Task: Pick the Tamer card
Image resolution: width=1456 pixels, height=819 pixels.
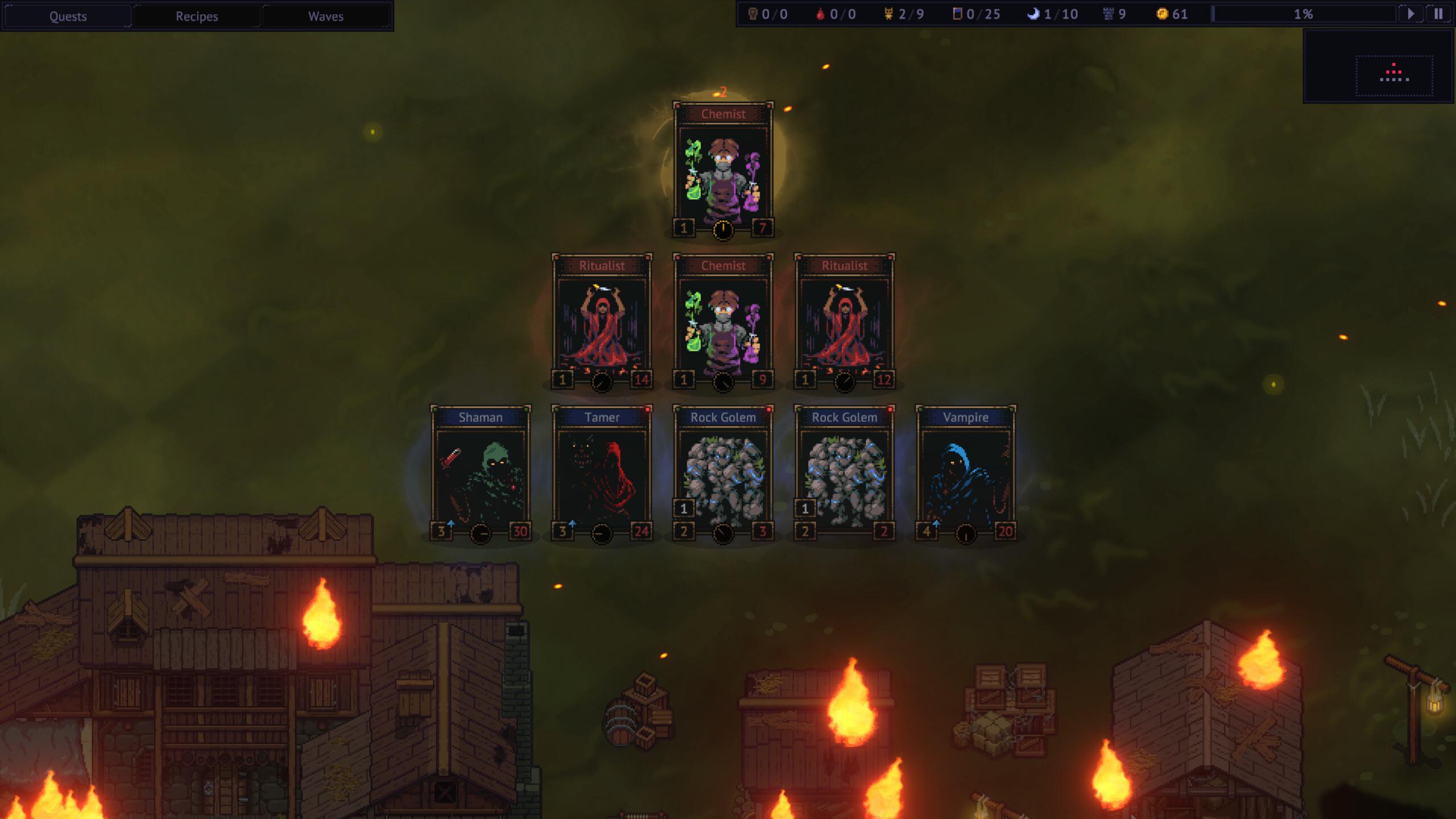Action: click(x=602, y=474)
